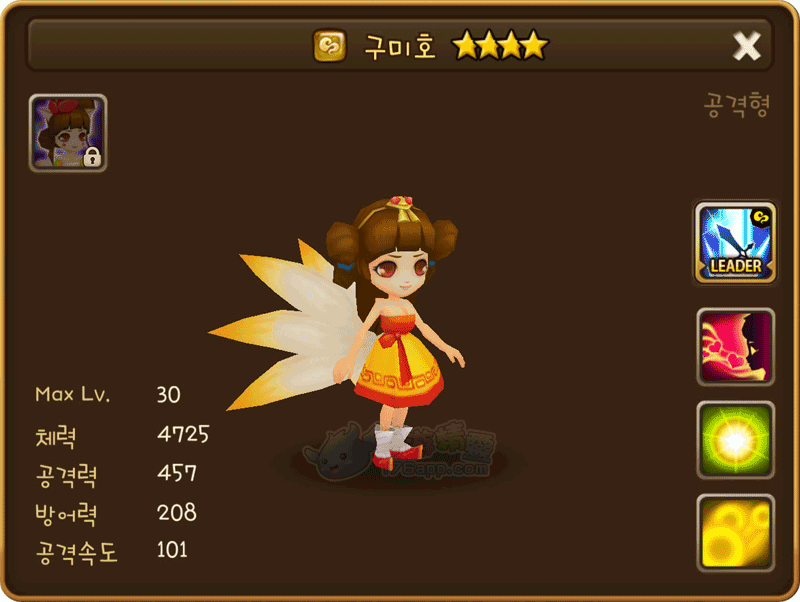Select the locked awakened monster portrait
Image resolution: width=800 pixels, height=602 pixels.
click(x=68, y=133)
